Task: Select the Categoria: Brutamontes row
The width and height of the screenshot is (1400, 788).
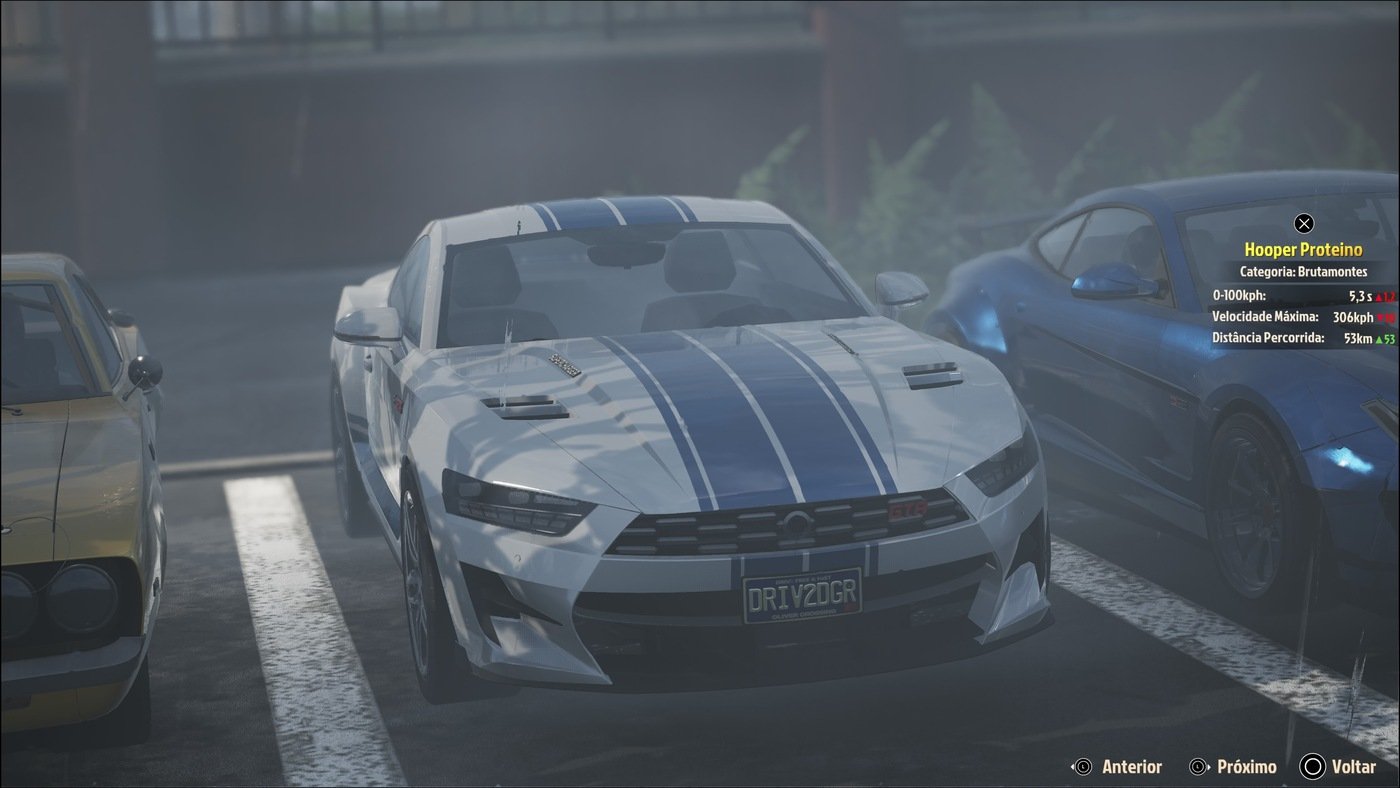Action: (x=1303, y=271)
